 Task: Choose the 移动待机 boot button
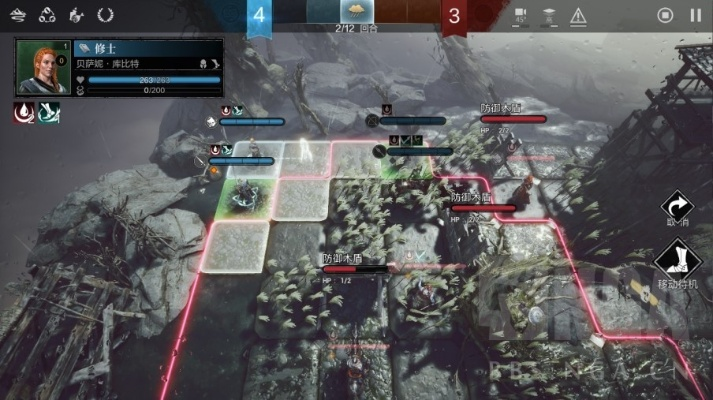(677, 263)
